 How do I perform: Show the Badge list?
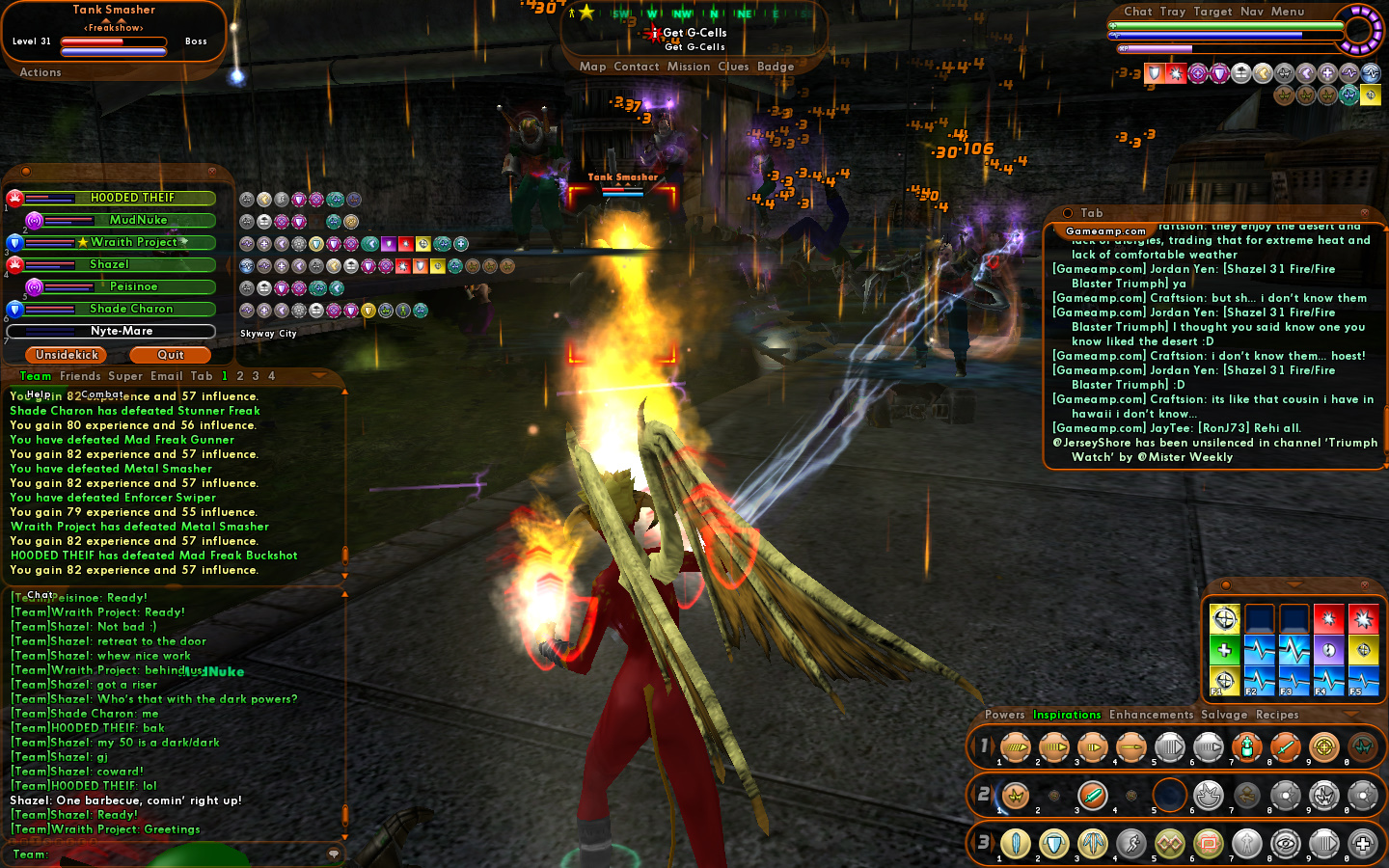pyautogui.click(x=776, y=67)
